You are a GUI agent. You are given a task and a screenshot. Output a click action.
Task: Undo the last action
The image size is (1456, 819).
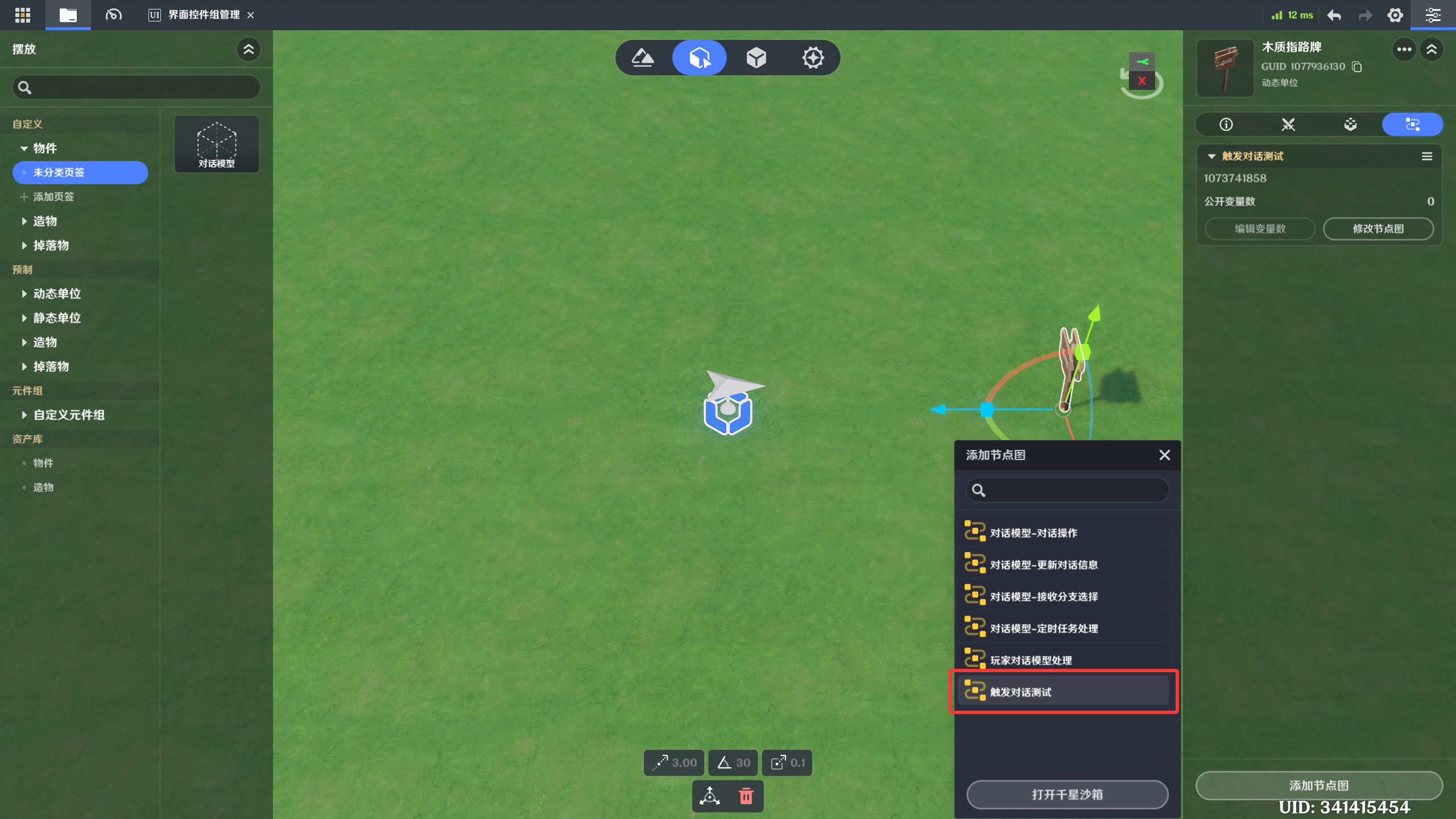(x=1334, y=15)
